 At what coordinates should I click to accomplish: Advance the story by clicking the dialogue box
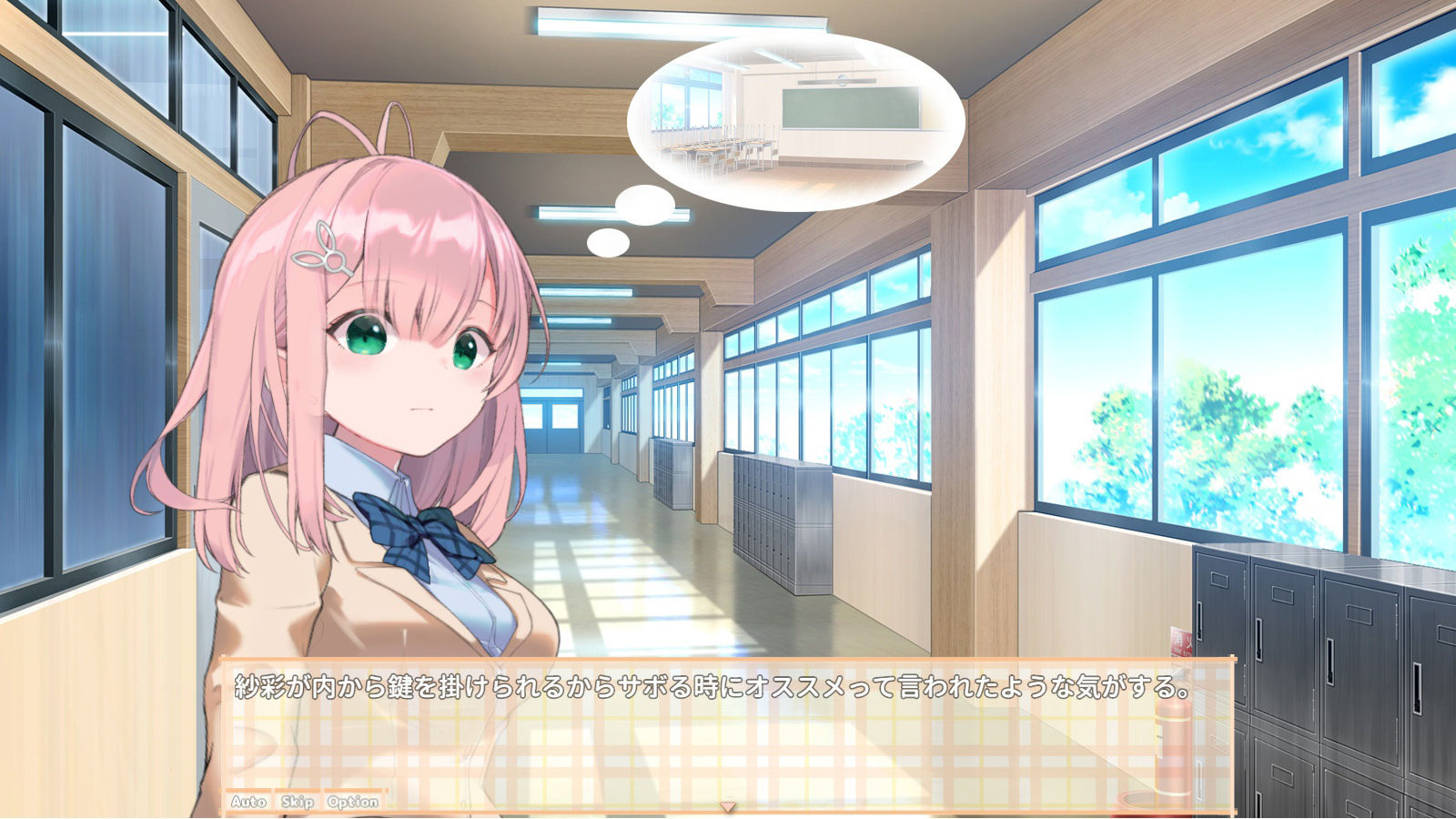pyautogui.click(x=728, y=728)
